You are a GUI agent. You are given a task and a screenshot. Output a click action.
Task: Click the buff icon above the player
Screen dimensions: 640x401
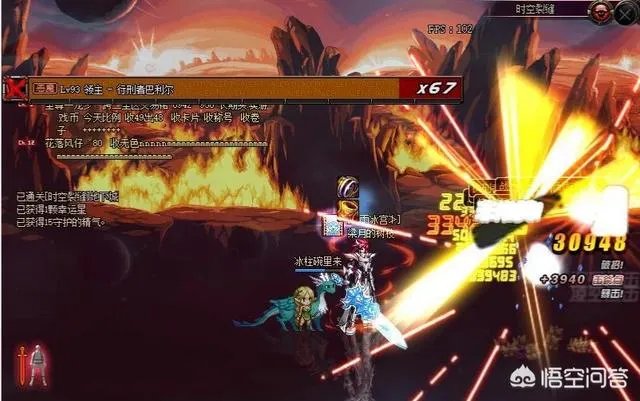point(347,187)
